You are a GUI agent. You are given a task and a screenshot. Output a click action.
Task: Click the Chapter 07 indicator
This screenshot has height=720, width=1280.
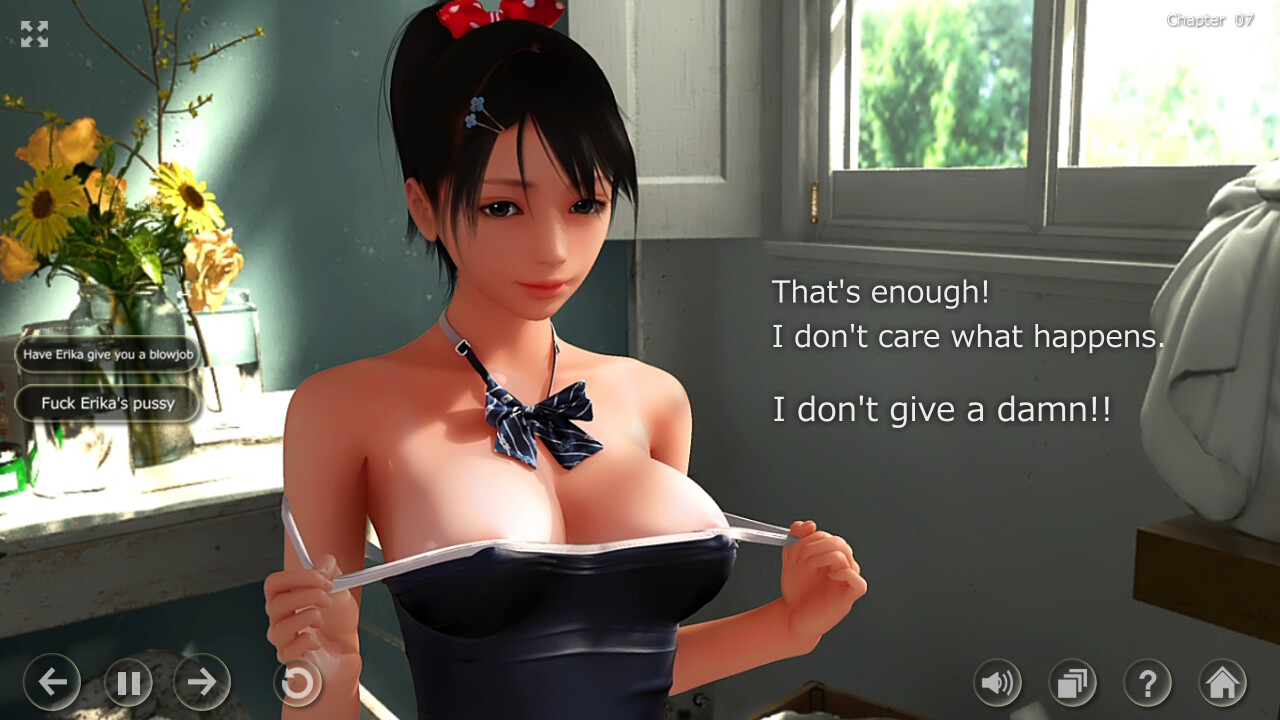click(1210, 19)
